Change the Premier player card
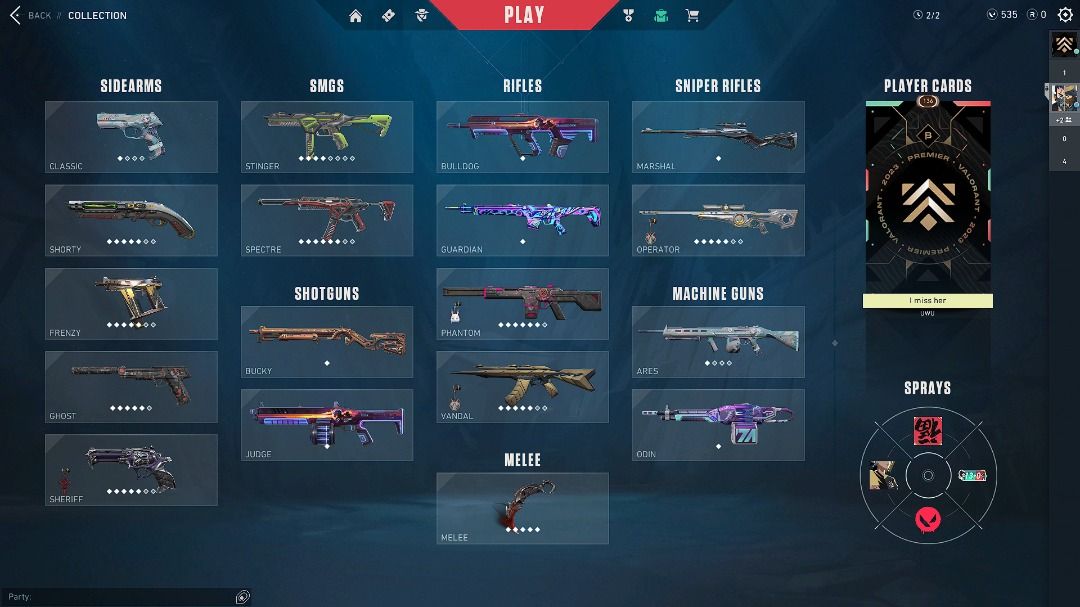 (928, 195)
